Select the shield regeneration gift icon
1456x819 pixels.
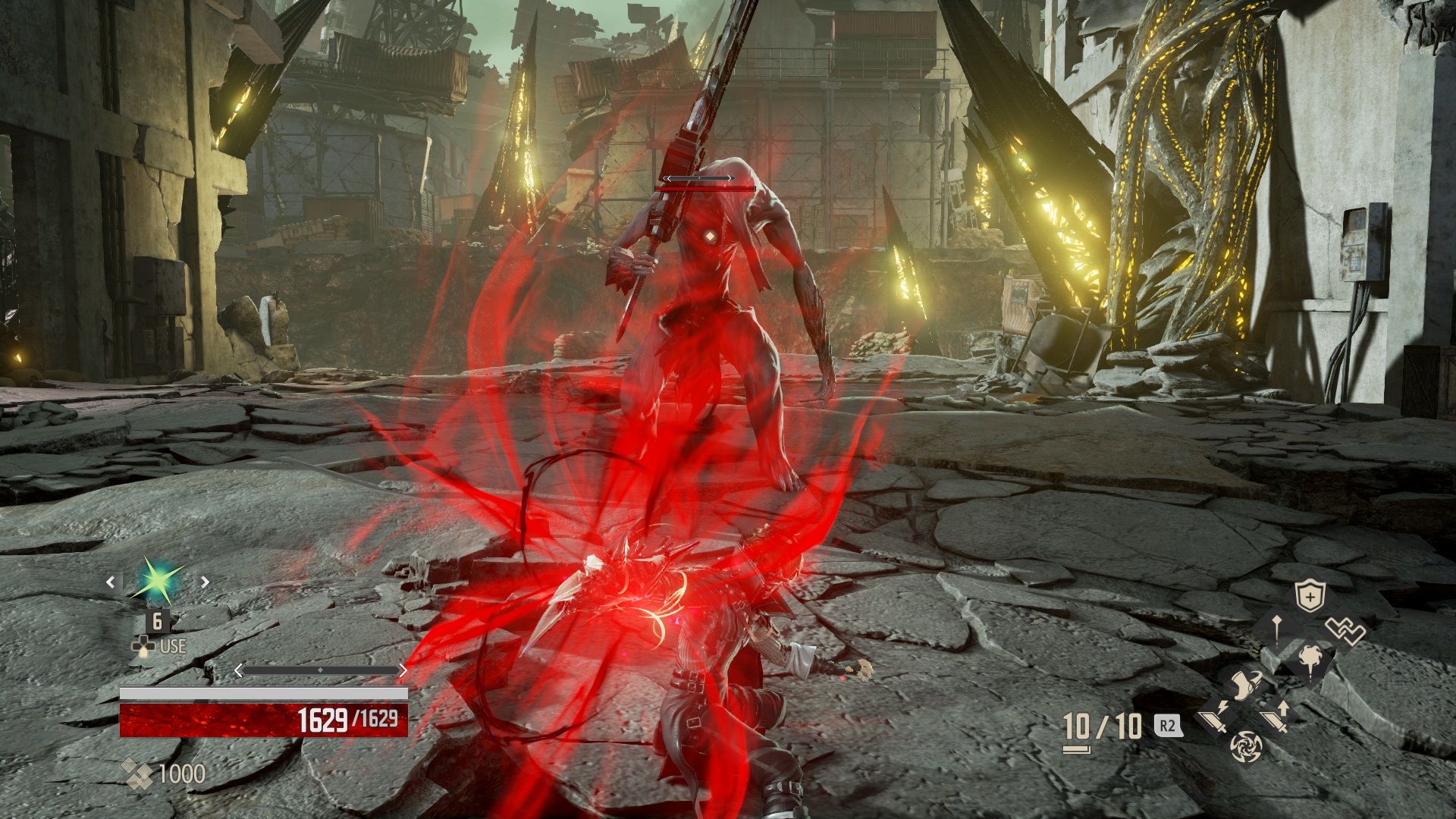[1310, 595]
